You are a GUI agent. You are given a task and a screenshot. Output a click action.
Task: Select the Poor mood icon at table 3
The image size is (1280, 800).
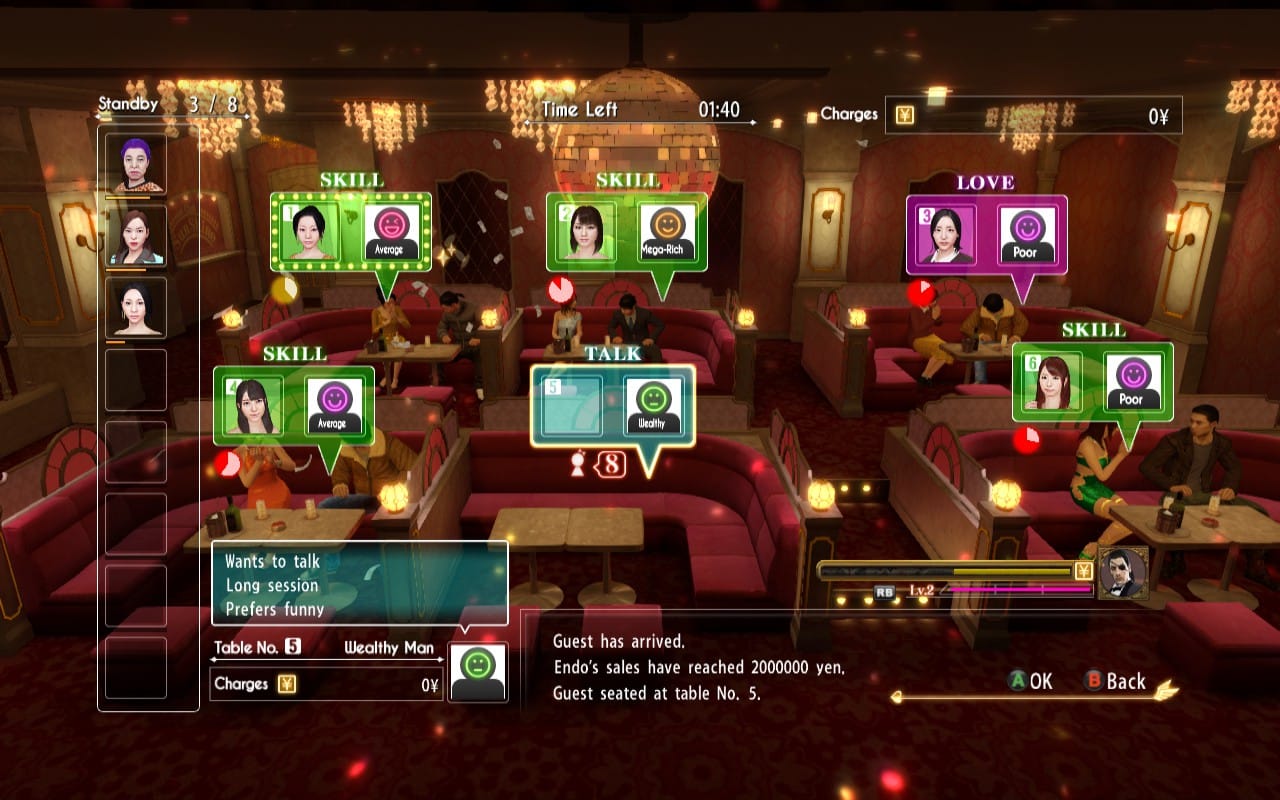(1027, 235)
